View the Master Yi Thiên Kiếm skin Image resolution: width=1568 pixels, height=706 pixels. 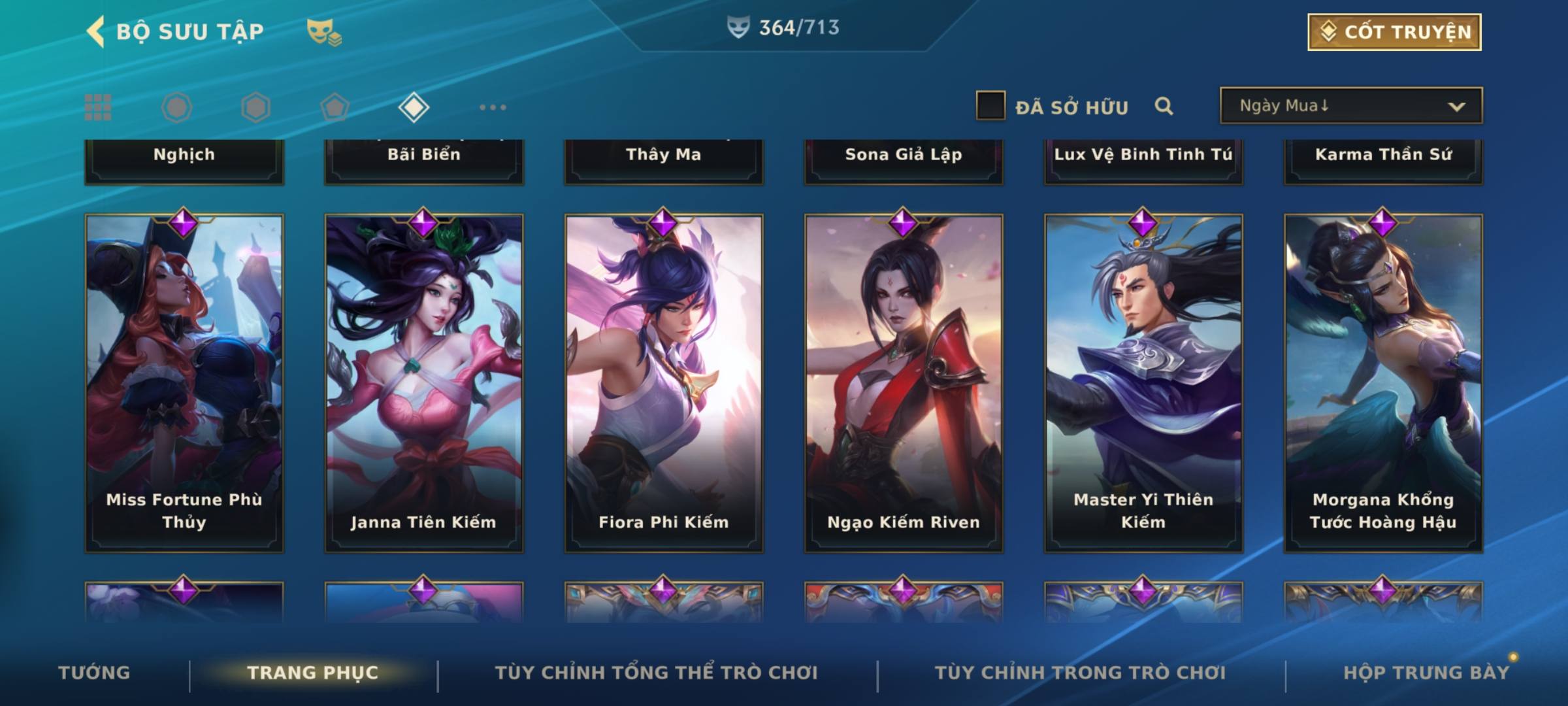1143,383
